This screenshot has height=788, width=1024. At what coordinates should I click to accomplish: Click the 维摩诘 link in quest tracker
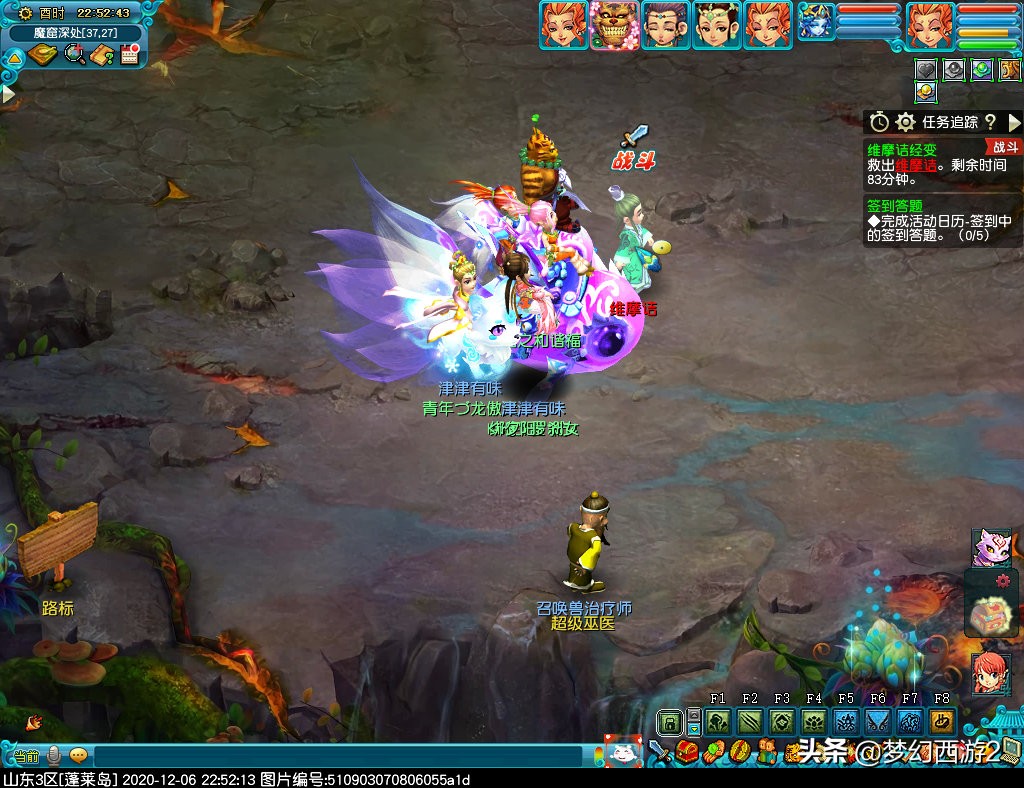pyautogui.click(x=915, y=166)
